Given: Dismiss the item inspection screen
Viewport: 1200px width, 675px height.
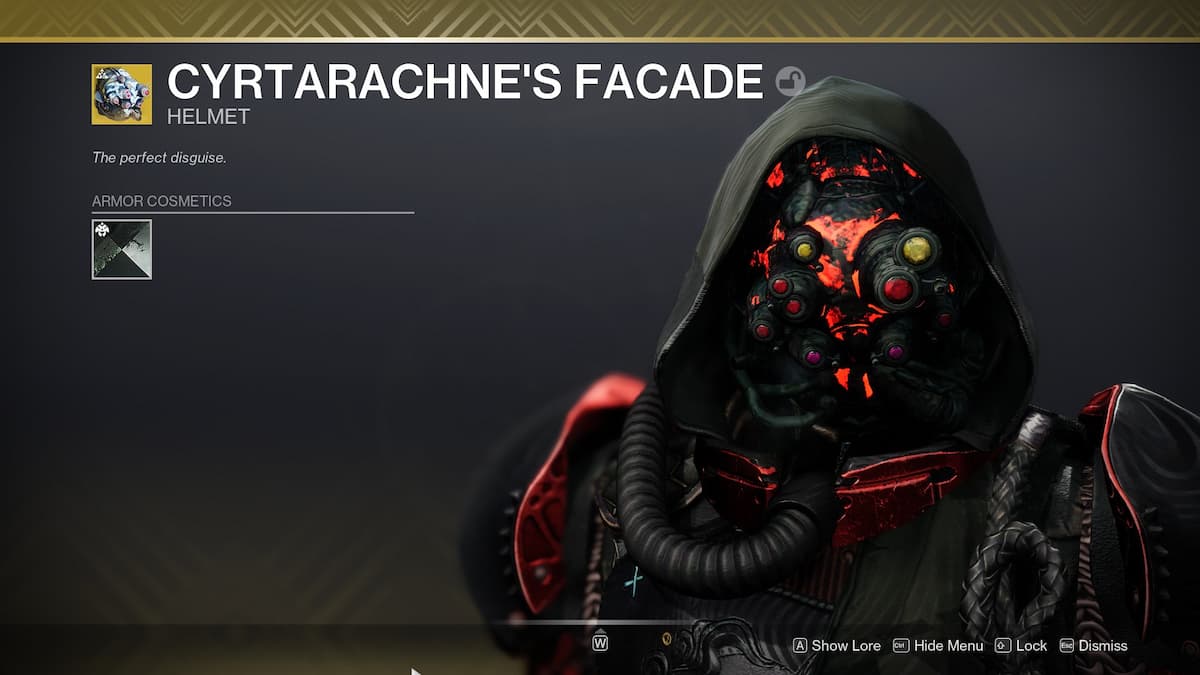Looking at the screenshot, I should (1093, 646).
